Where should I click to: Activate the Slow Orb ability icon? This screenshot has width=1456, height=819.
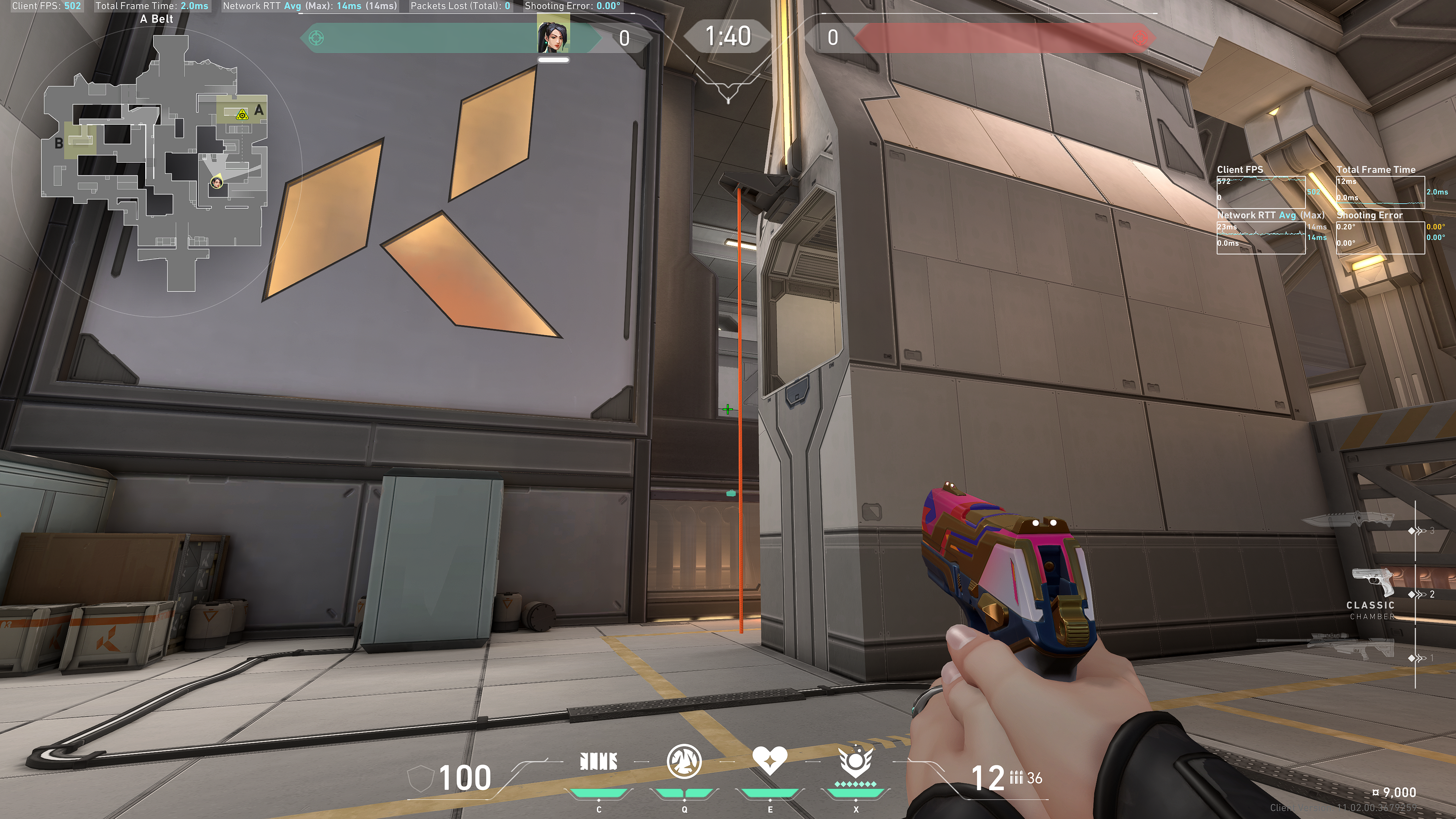[x=684, y=761]
